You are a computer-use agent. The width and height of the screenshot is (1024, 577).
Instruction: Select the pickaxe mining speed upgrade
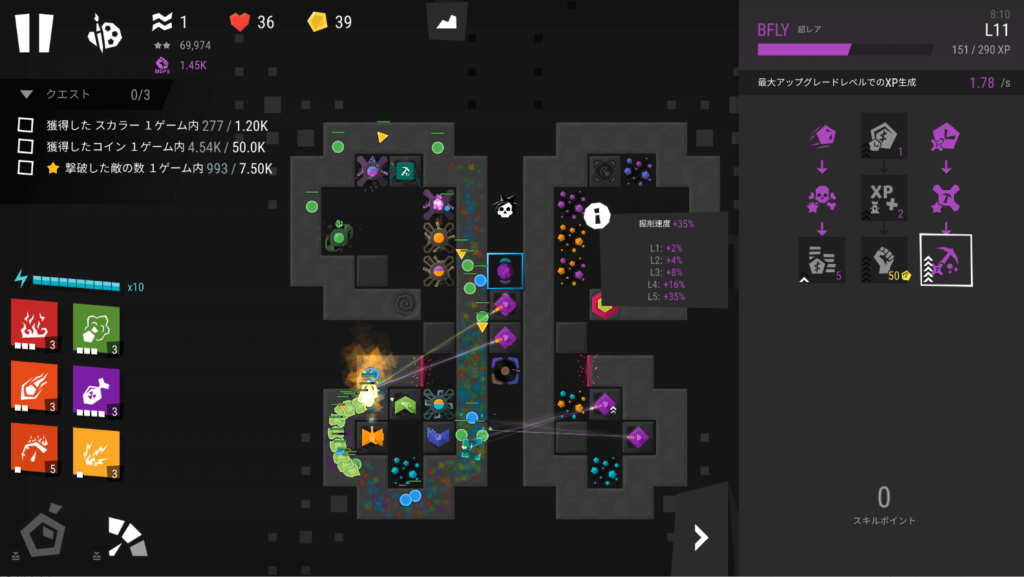(946, 261)
